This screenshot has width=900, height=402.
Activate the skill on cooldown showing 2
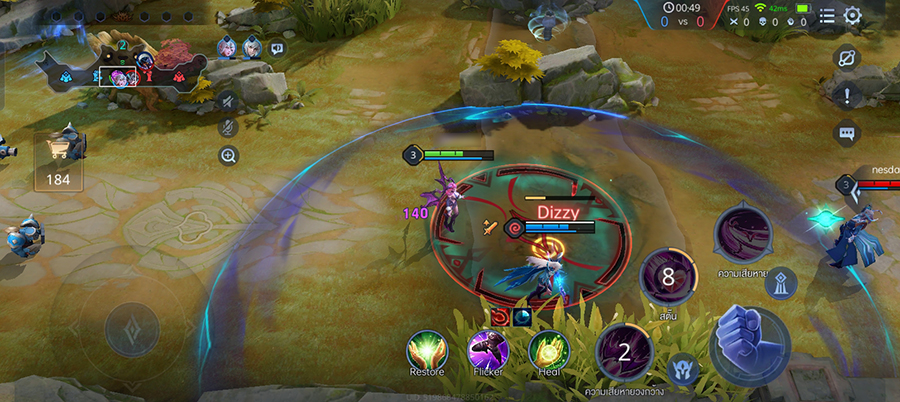624,351
